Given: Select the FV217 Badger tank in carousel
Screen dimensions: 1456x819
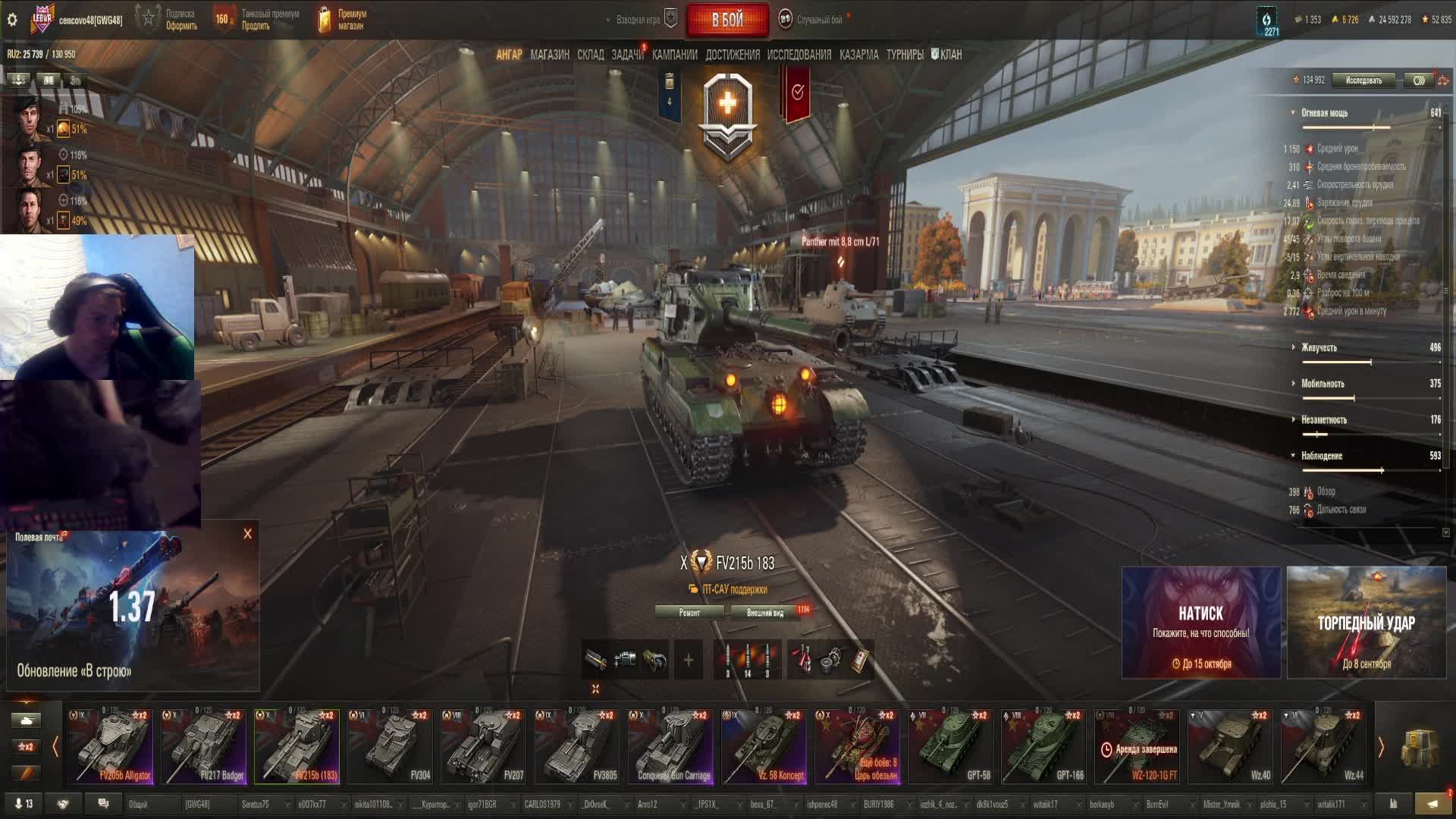Looking at the screenshot, I should [x=204, y=746].
